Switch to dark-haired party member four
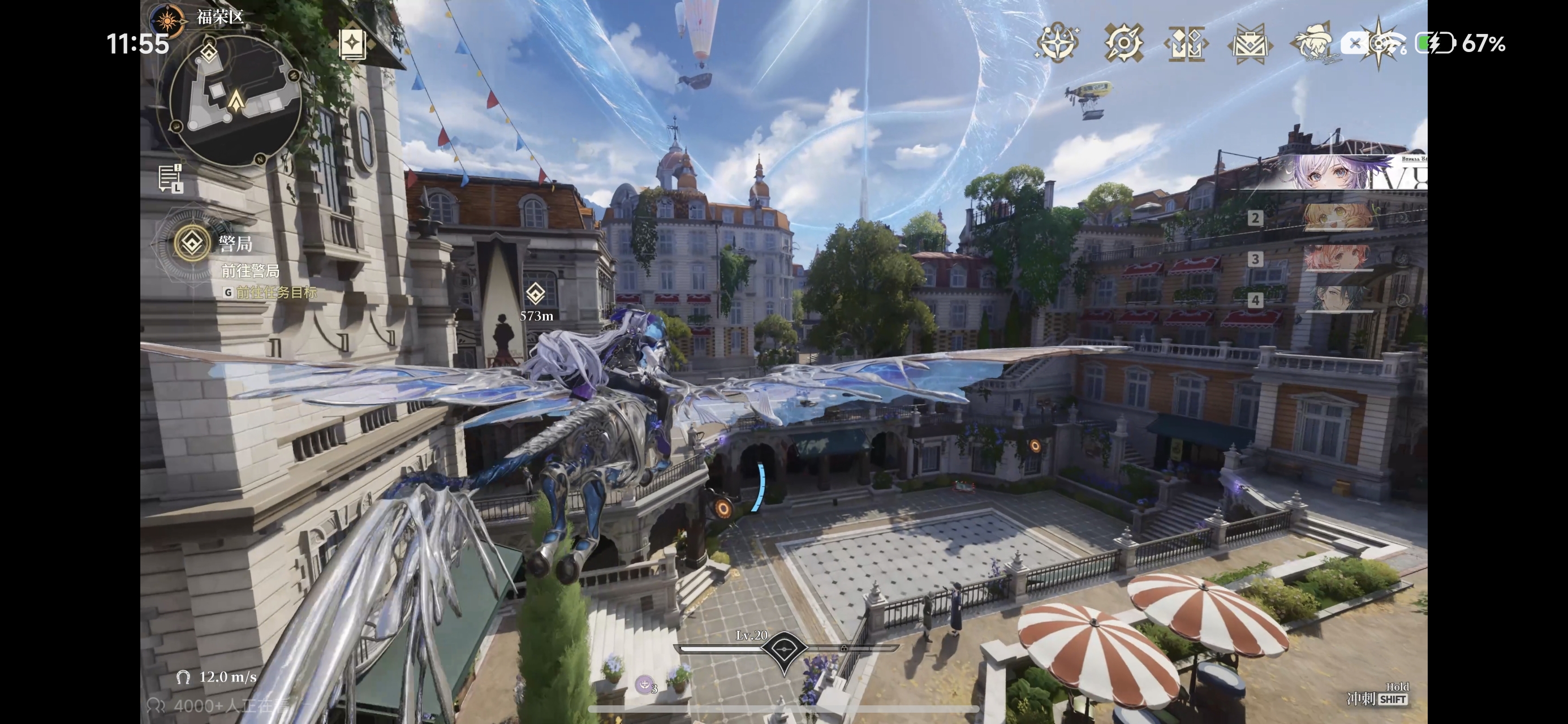The image size is (1568, 724). (x=1337, y=300)
